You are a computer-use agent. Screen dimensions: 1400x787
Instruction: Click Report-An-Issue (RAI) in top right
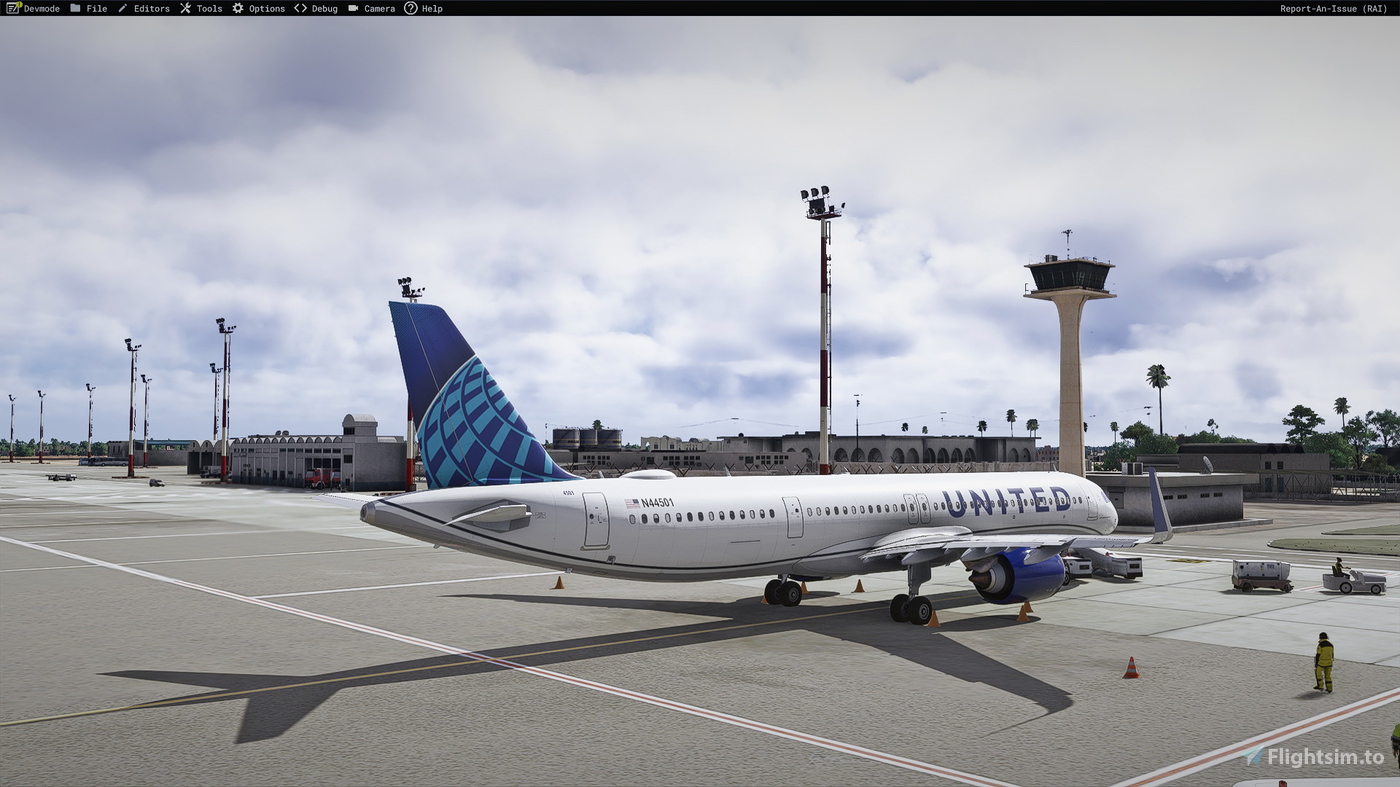pyautogui.click(x=1332, y=8)
